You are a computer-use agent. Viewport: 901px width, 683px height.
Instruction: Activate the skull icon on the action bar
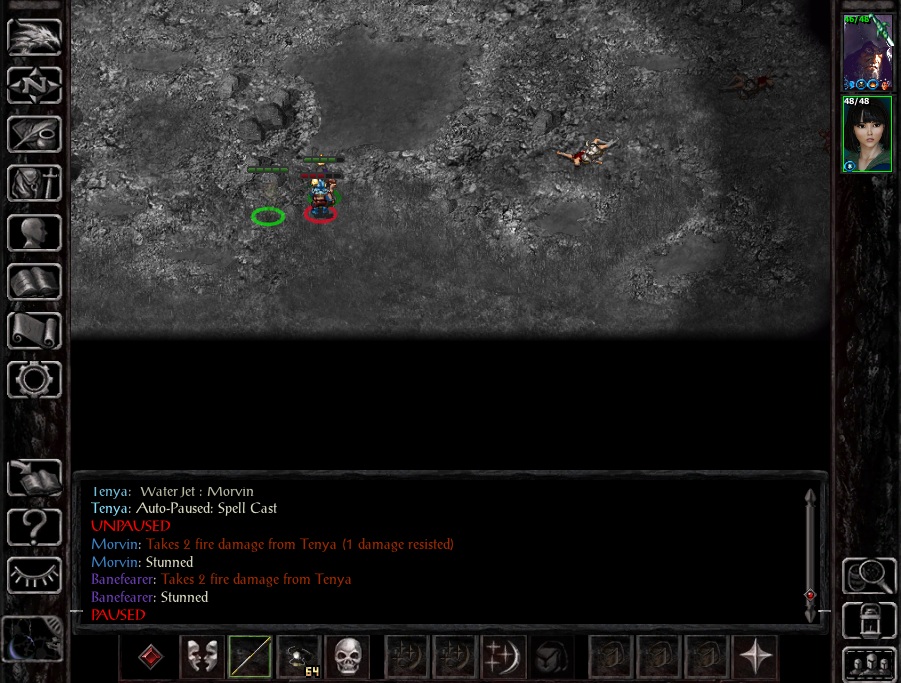347,657
